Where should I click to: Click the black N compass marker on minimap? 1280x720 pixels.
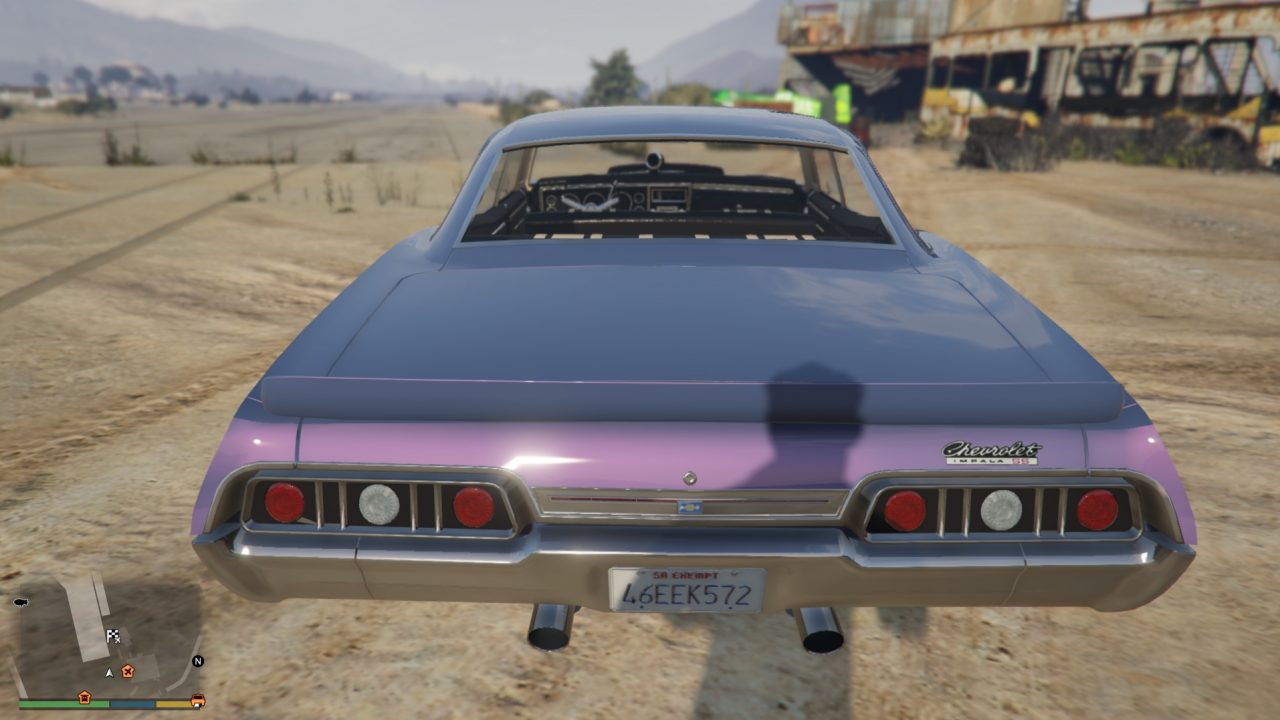(x=198, y=661)
